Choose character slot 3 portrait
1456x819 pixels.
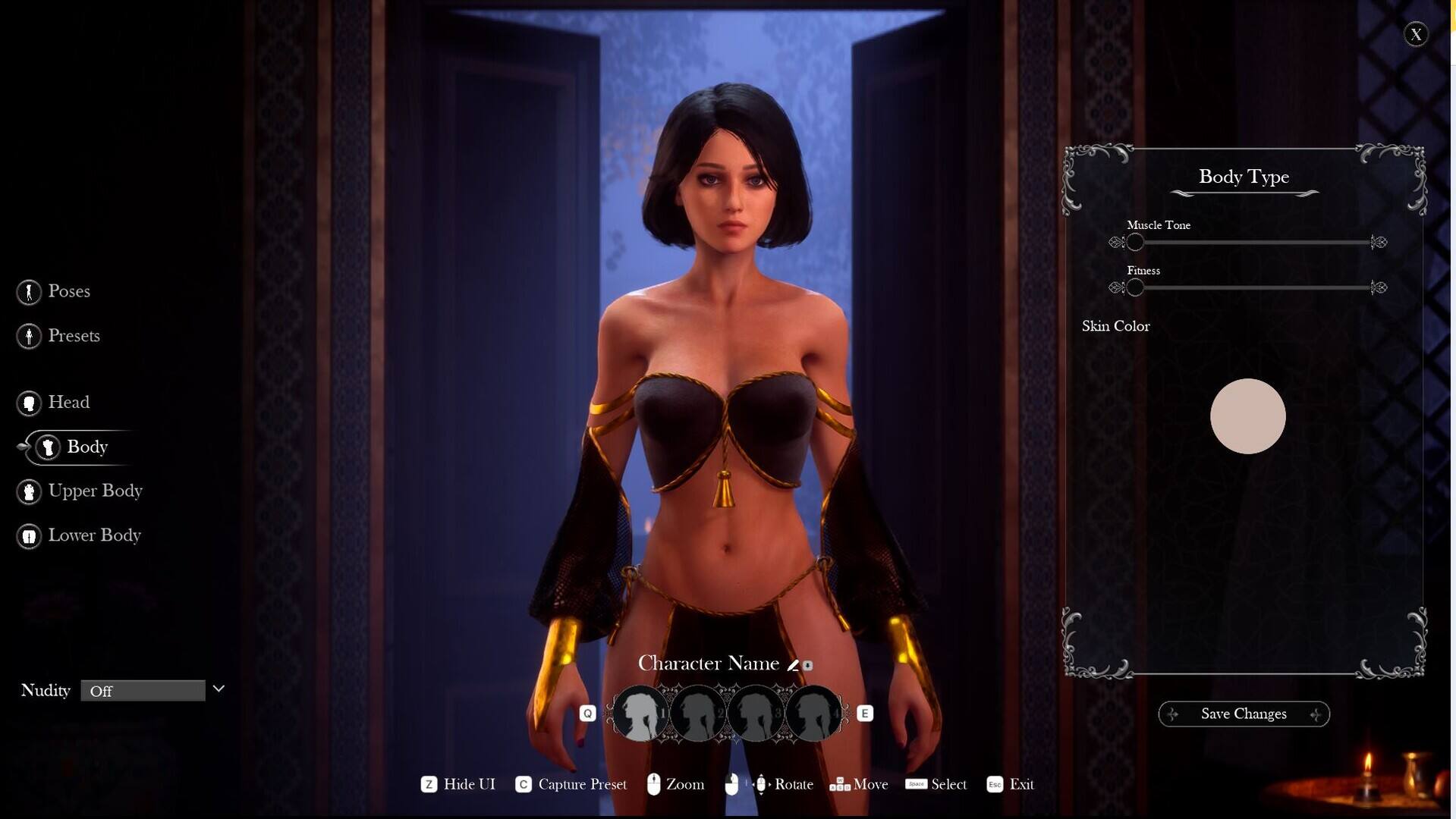click(x=756, y=714)
